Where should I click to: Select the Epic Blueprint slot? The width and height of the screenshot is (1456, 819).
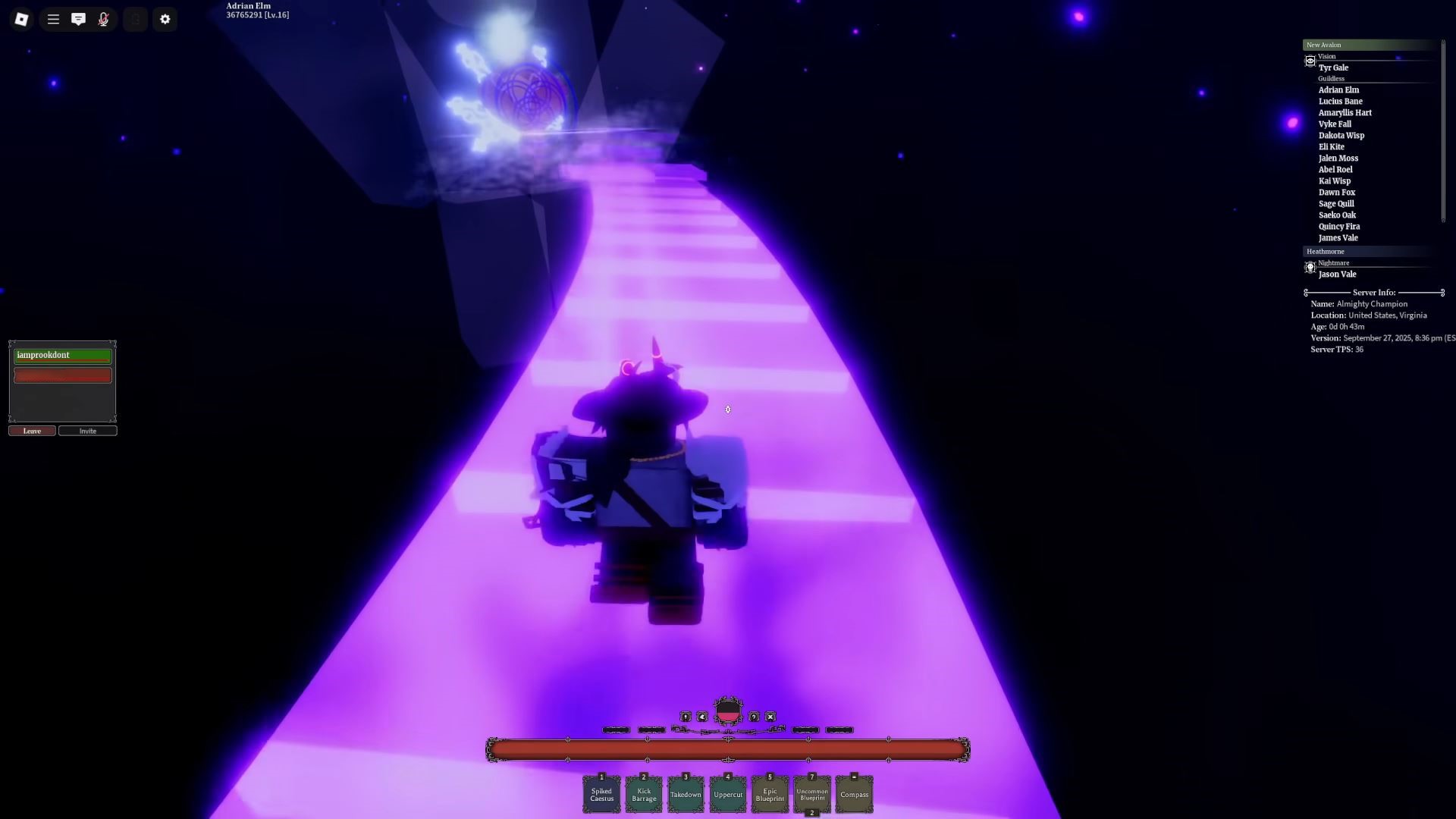[x=770, y=795]
